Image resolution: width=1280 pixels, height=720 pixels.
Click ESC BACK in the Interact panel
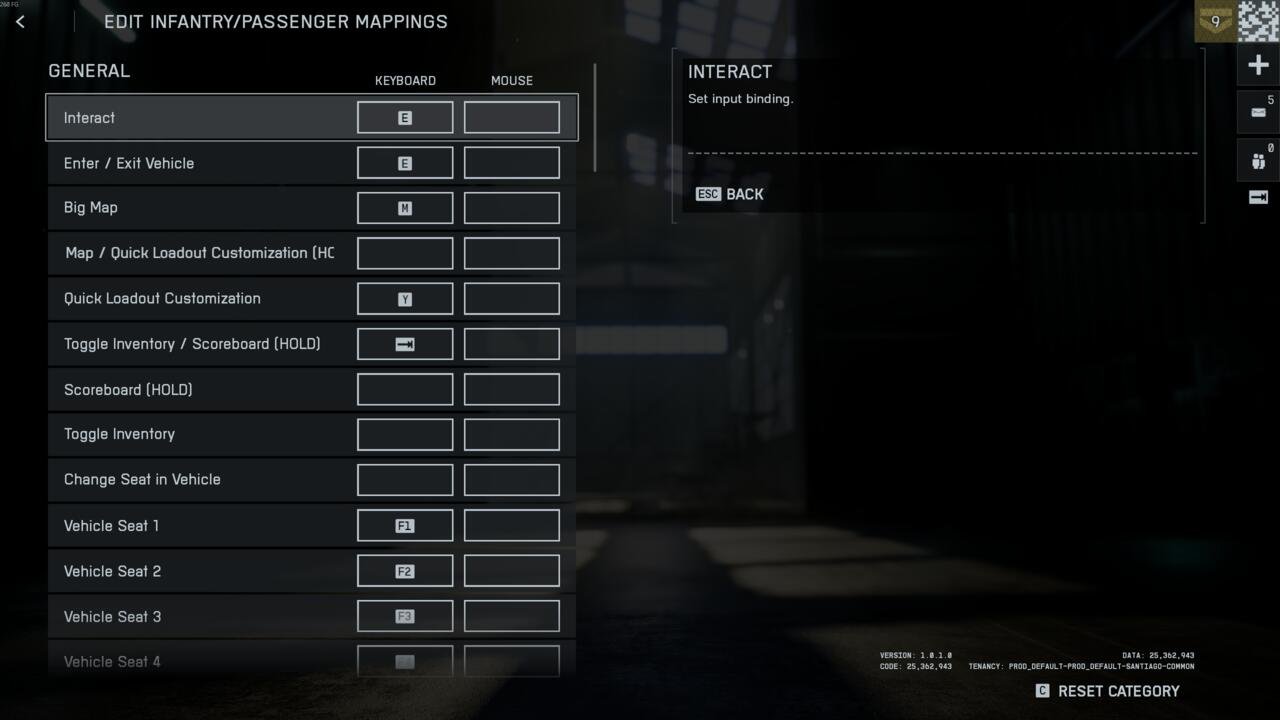pyautogui.click(x=729, y=194)
